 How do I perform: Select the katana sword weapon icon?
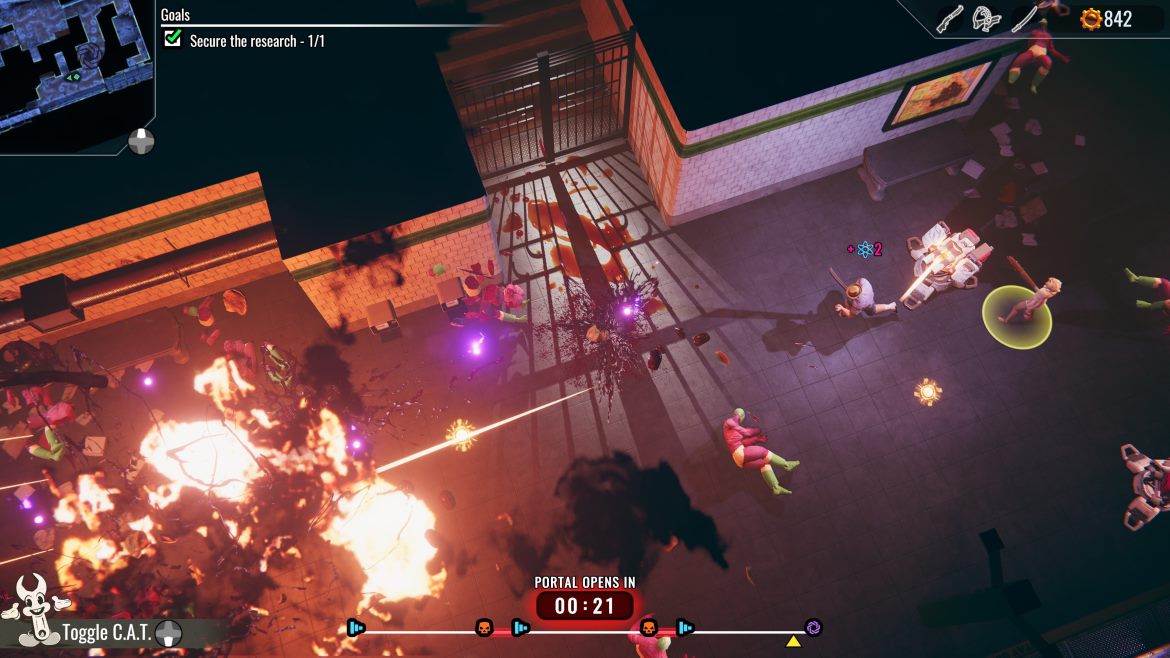1025,19
